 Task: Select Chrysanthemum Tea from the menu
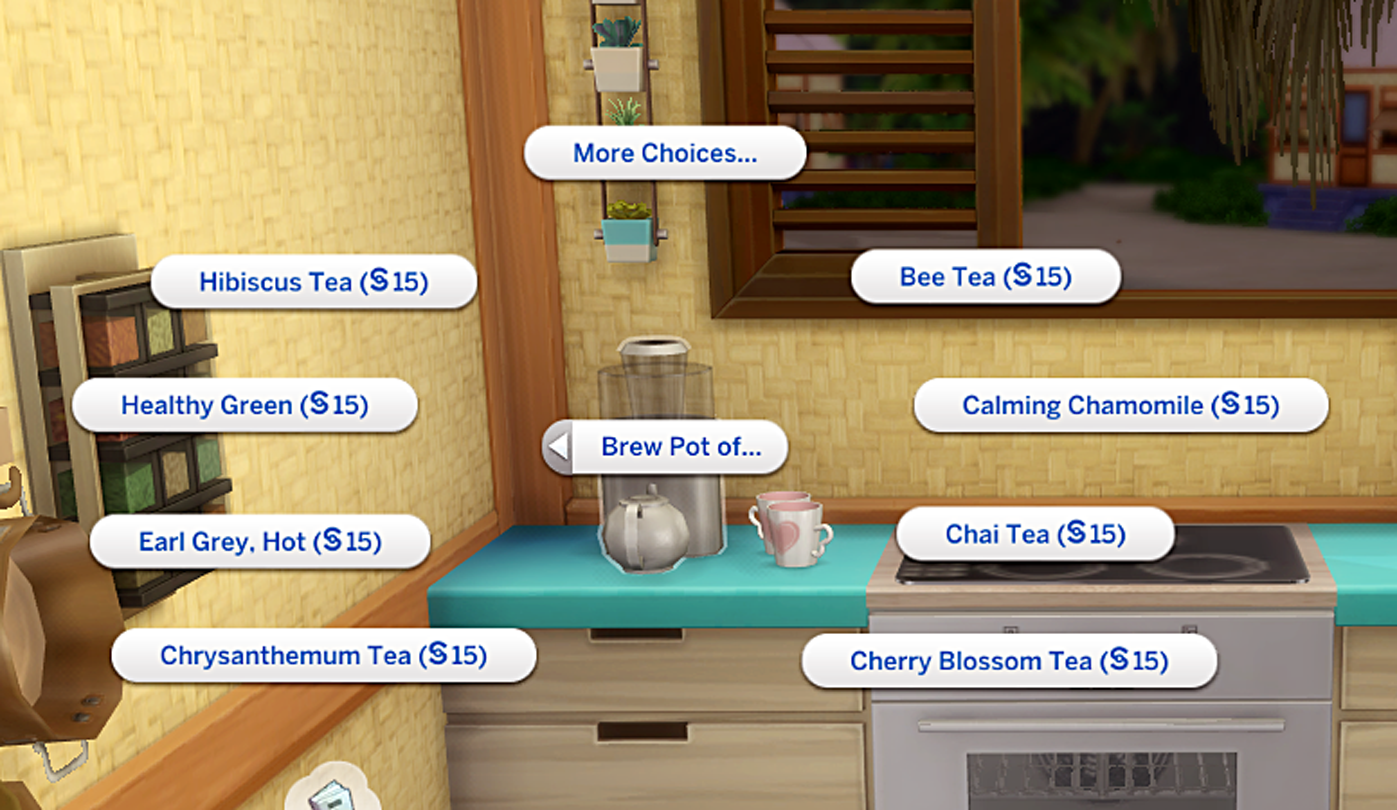325,655
